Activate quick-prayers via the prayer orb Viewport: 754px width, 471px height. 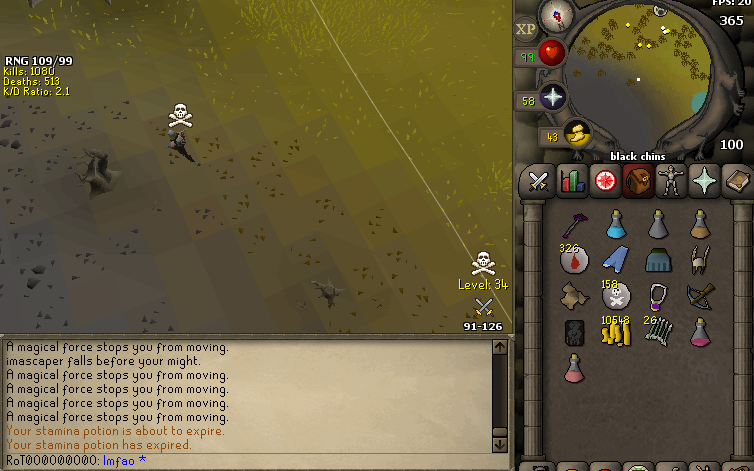(x=553, y=97)
